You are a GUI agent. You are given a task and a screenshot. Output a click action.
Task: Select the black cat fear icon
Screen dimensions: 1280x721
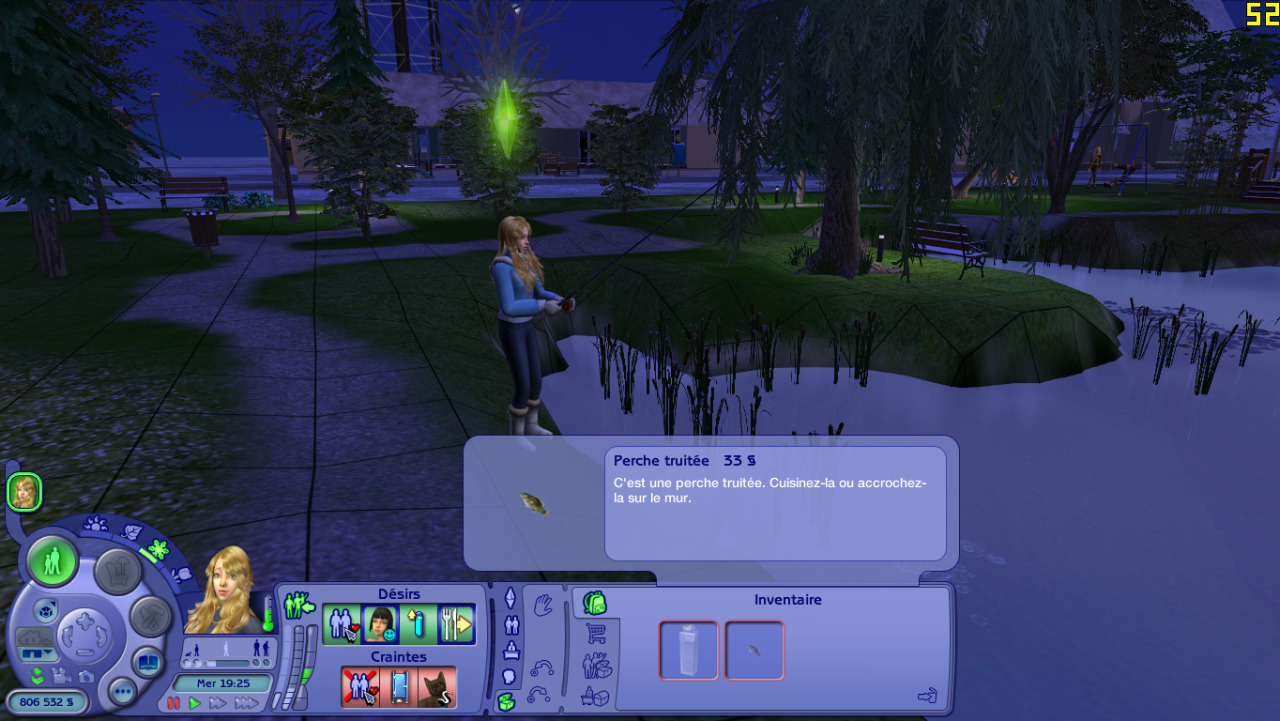[437, 687]
